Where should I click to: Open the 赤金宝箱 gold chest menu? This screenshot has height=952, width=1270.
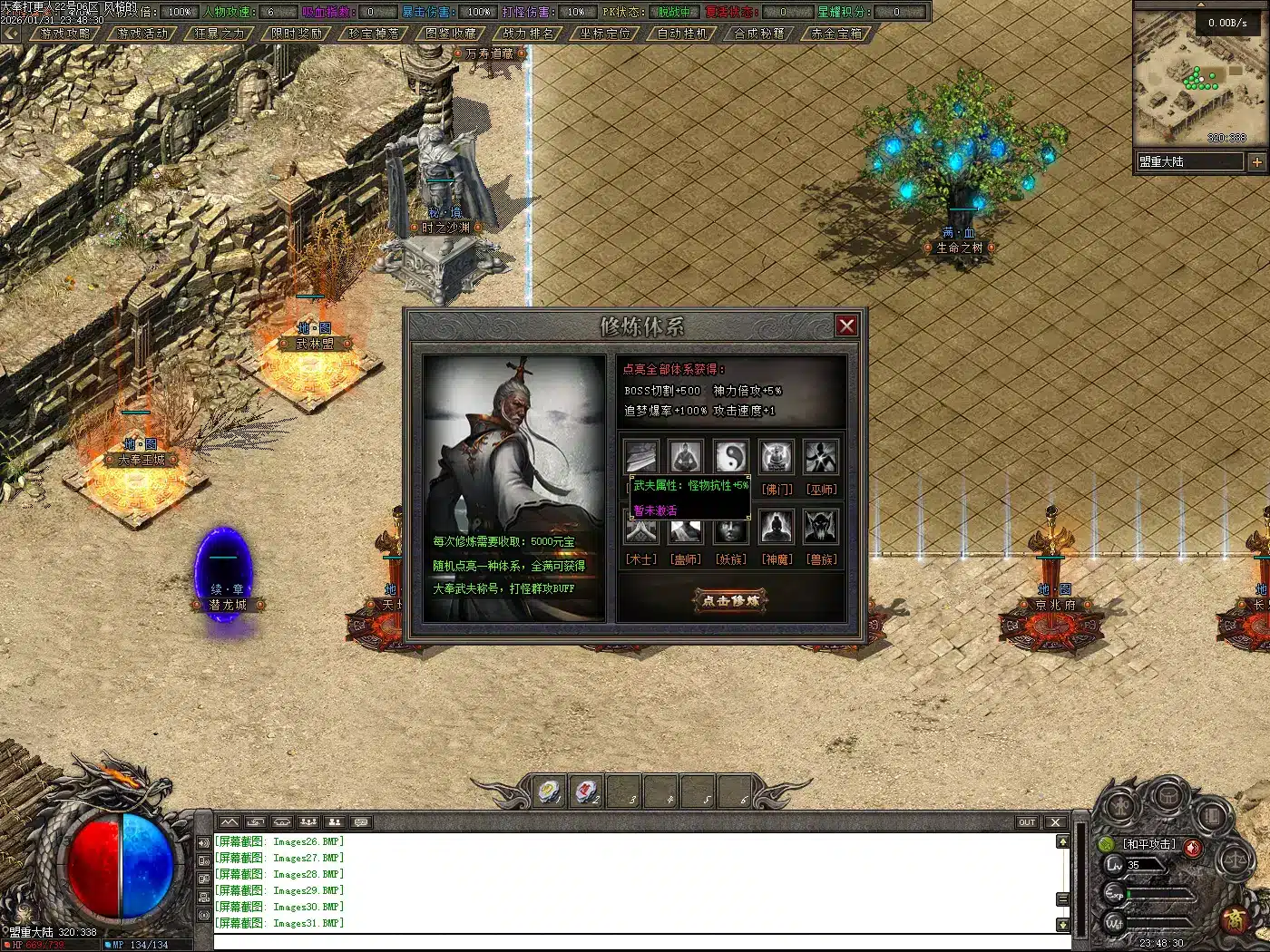[x=836, y=34]
